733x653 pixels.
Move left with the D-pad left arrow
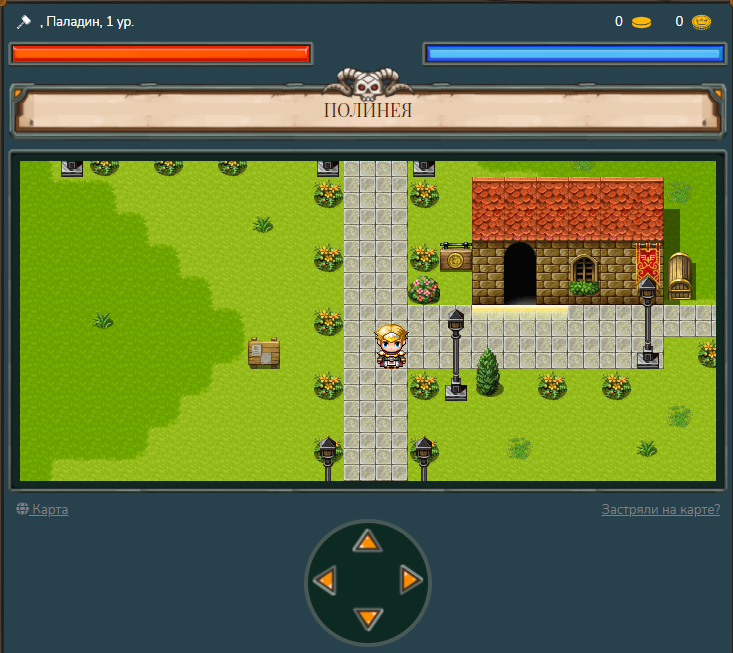tap(324, 580)
